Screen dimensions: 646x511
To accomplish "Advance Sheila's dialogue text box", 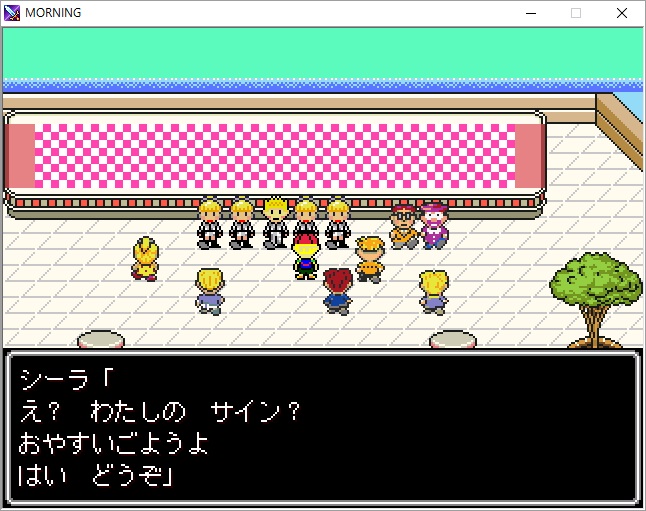I will [x=322, y=426].
